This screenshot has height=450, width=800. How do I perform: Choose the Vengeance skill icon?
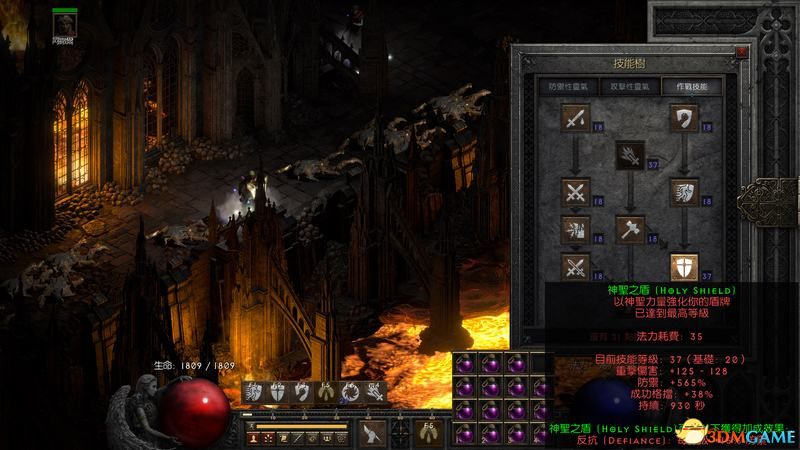pos(576,229)
